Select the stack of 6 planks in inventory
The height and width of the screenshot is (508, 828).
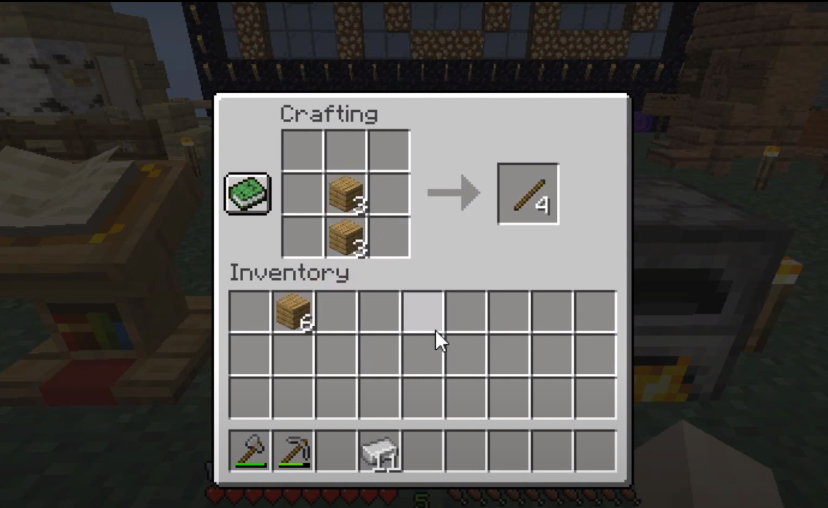click(293, 311)
